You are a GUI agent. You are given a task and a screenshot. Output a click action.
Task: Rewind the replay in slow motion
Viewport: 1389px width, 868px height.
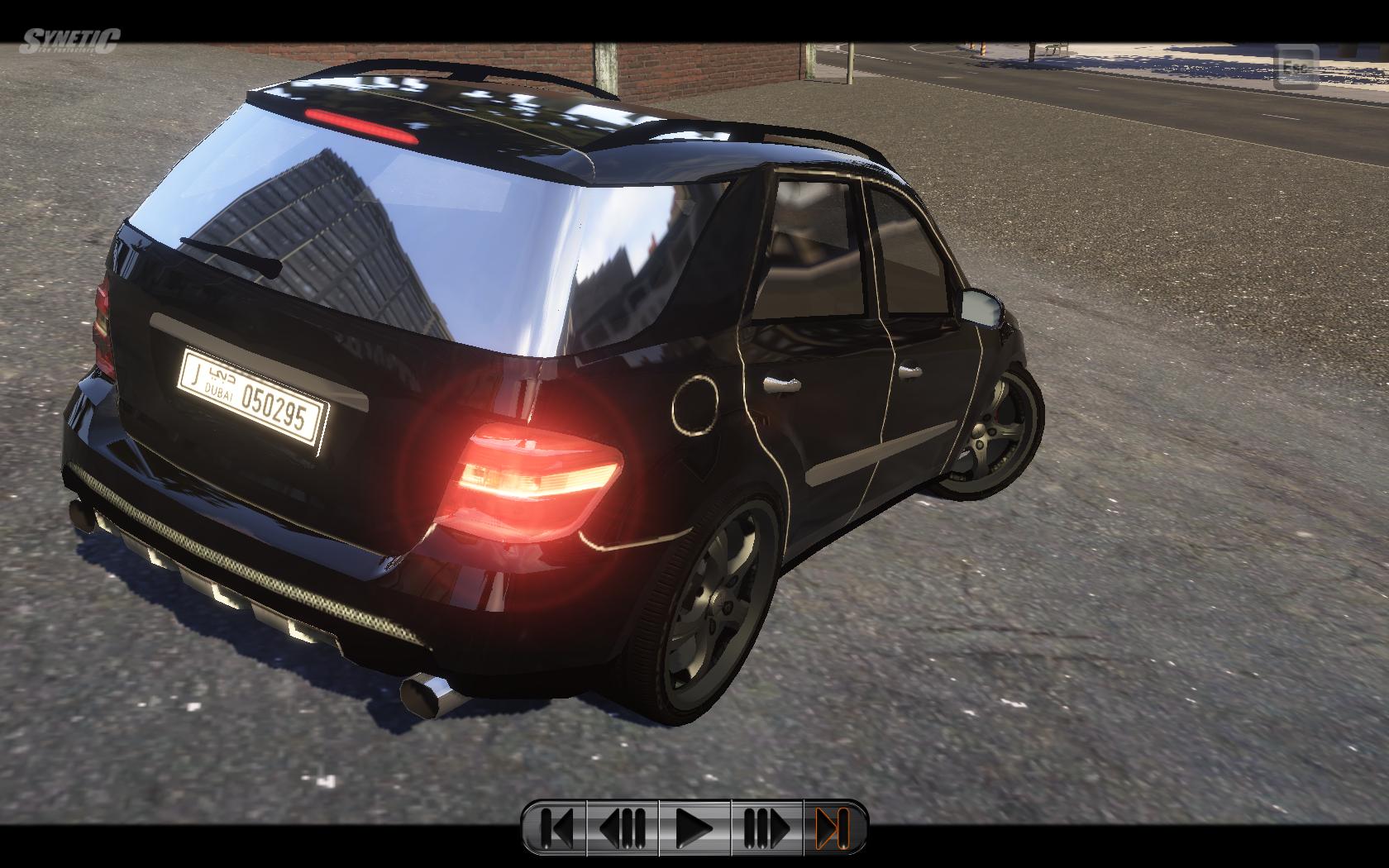[x=623, y=827]
